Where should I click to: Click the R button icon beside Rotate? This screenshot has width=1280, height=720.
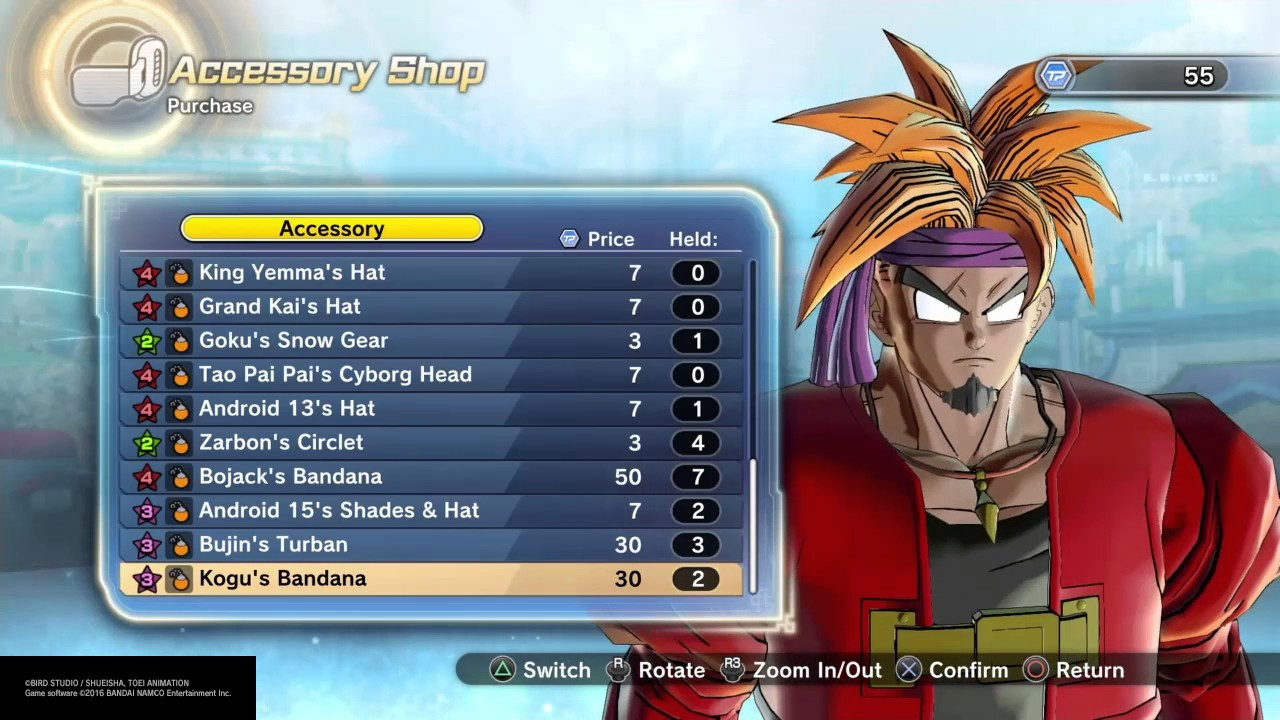pyautogui.click(x=619, y=670)
